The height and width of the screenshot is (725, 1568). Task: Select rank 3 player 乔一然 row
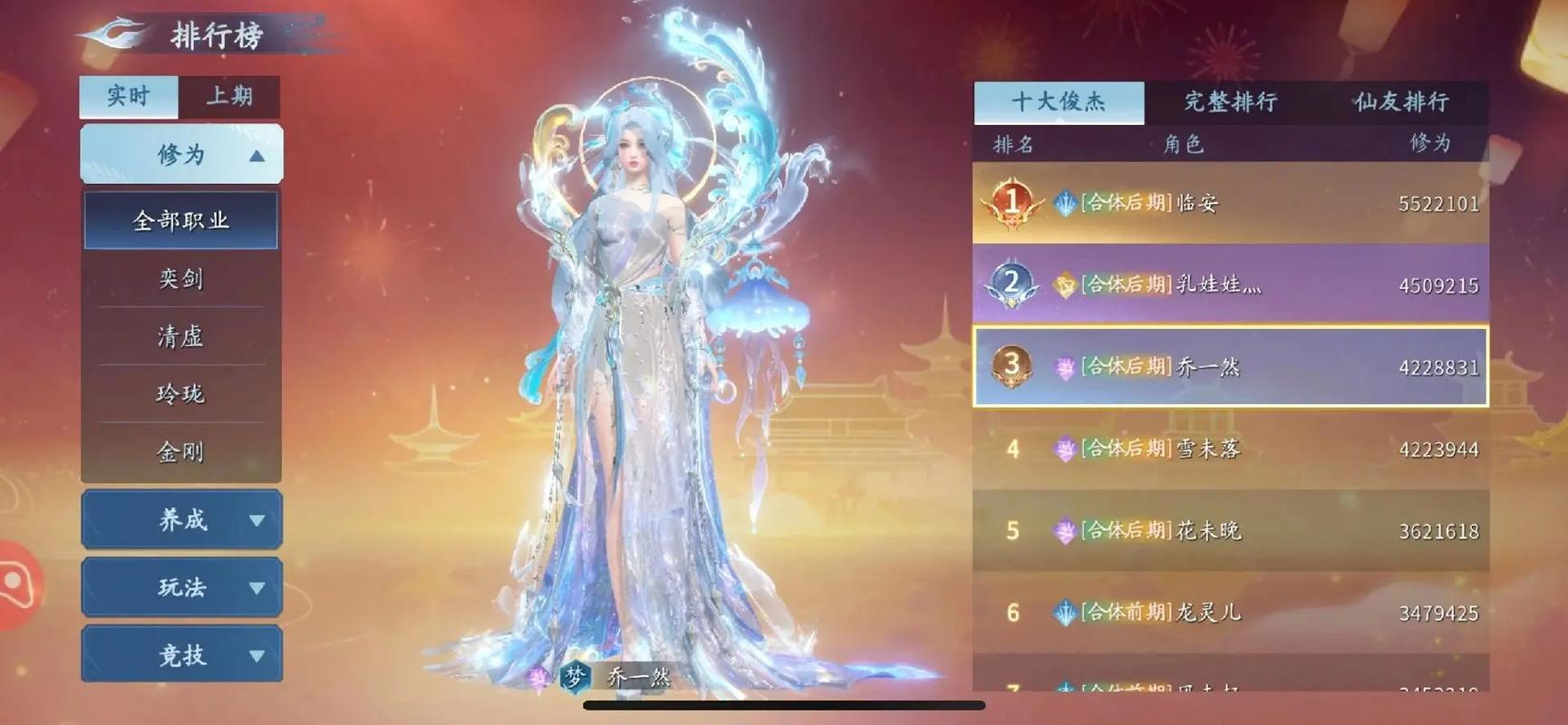point(1230,366)
